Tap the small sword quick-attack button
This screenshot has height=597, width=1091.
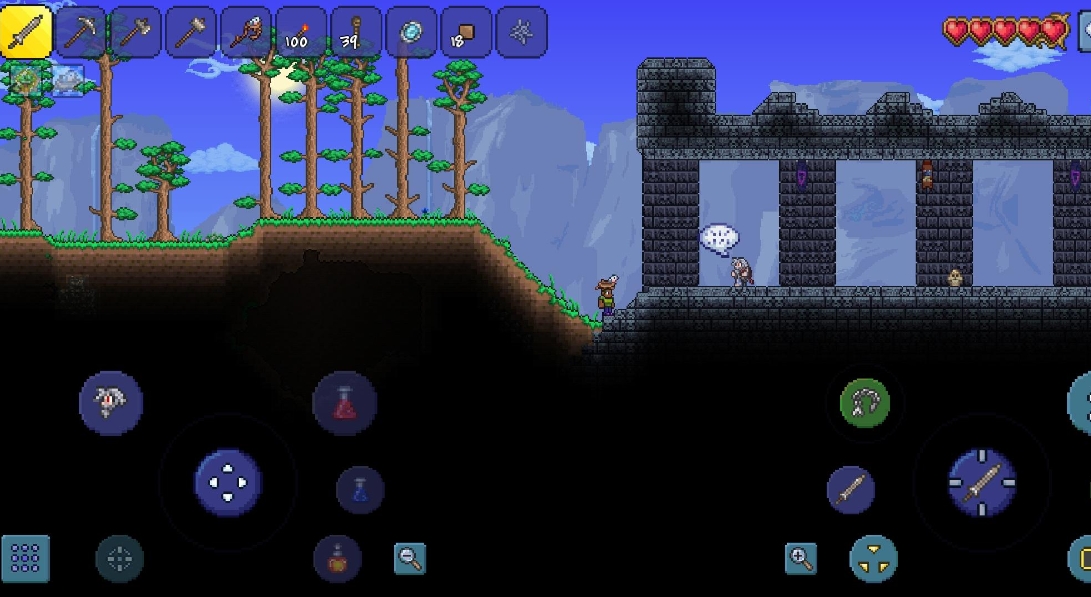coord(851,490)
